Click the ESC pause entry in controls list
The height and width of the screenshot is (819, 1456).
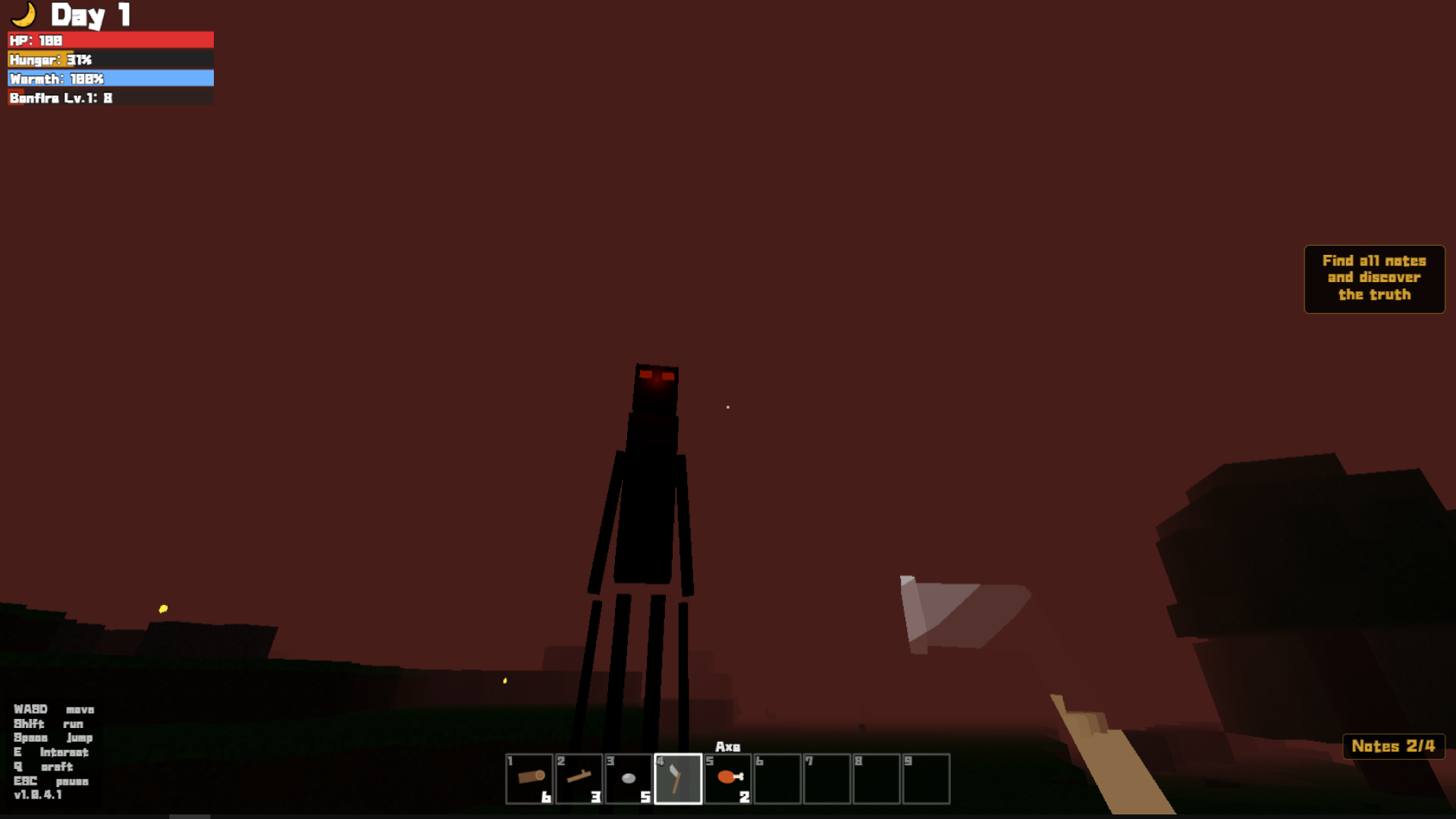(50, 781)
